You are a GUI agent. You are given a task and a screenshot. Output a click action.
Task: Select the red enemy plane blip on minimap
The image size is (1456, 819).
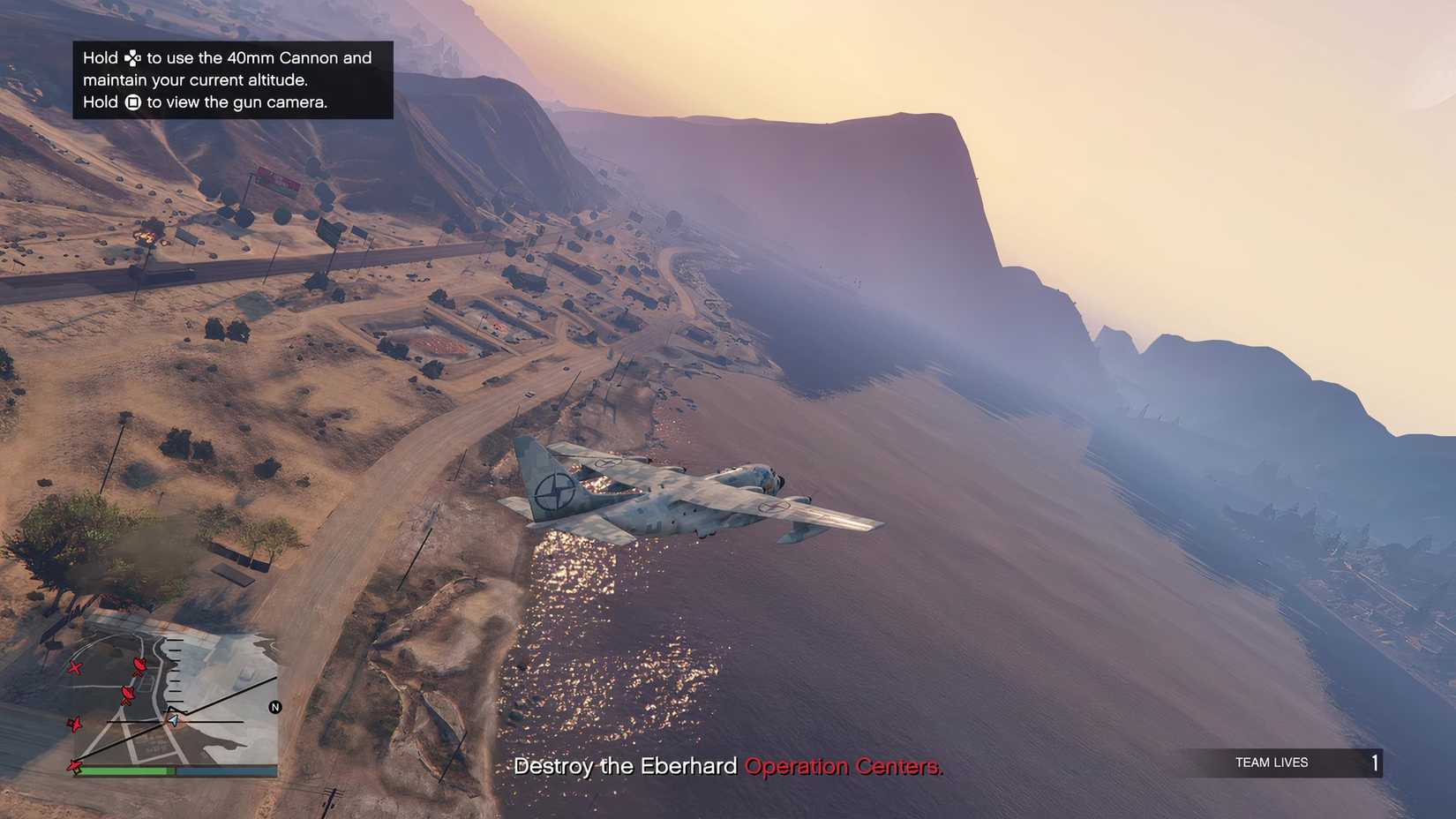[75, 668]
